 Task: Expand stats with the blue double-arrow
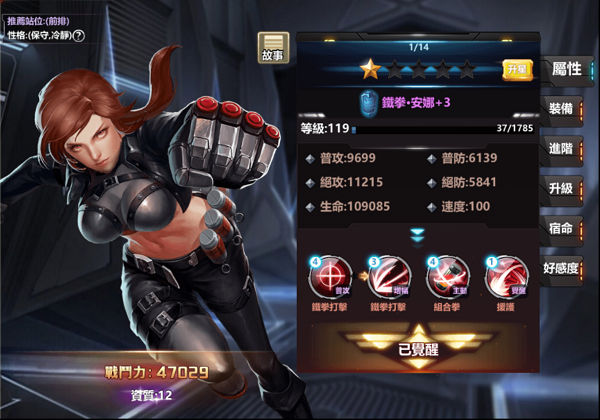point(418,235)
